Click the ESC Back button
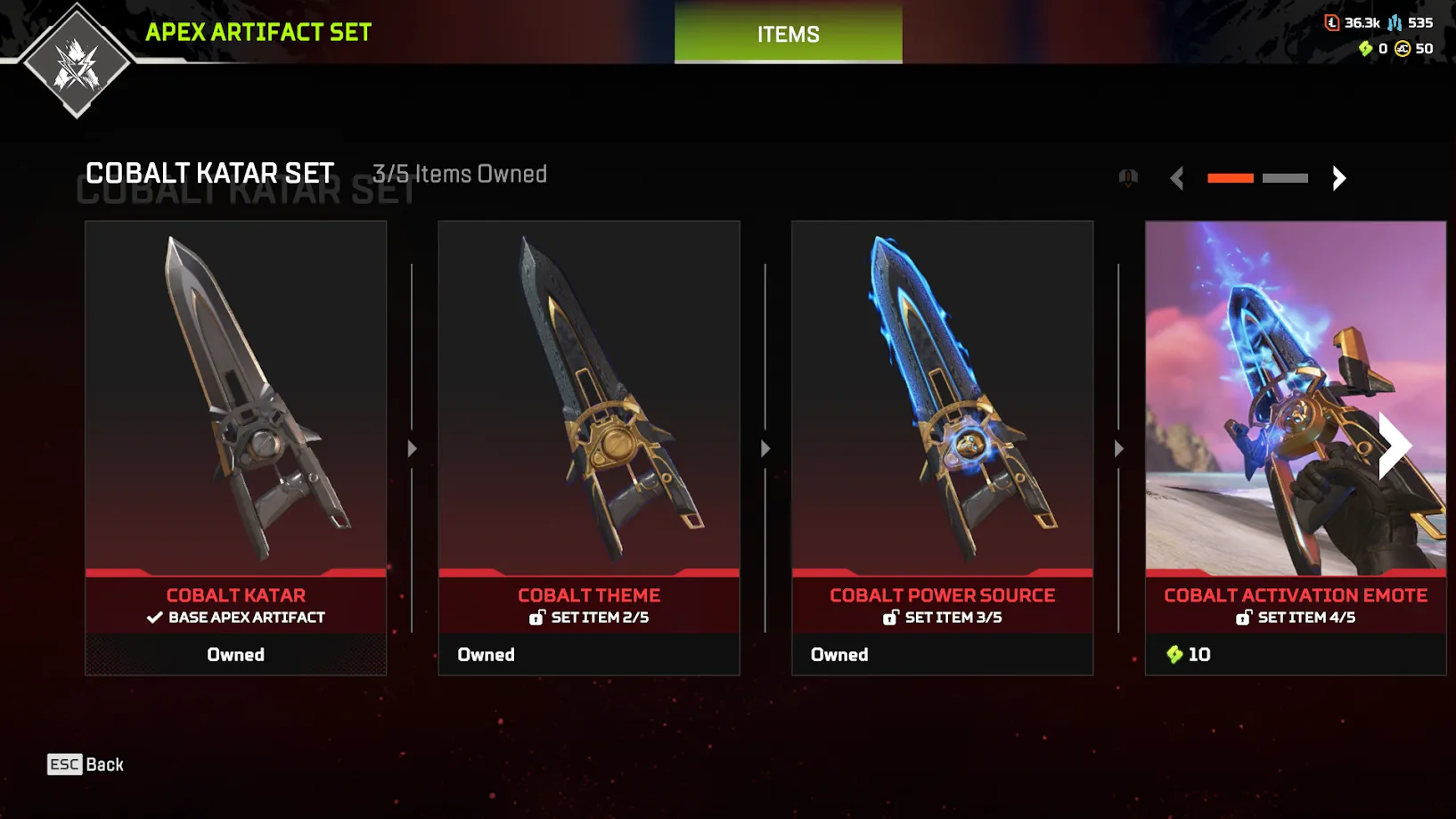This screenshot has width=1456, height=819. [85, 764]
